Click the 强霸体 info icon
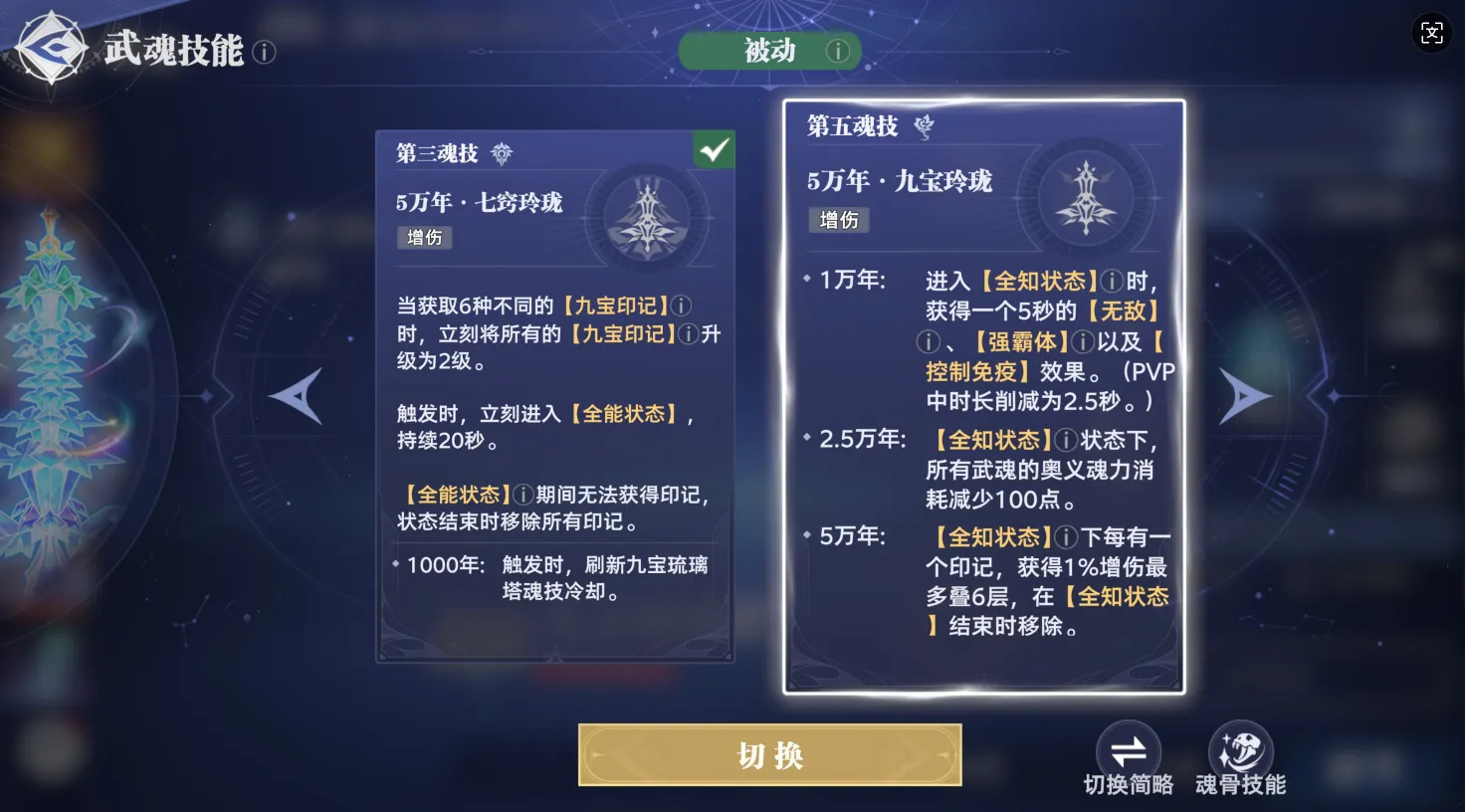Image resolution: width=1465 pixels, height=812 pixels. coord(1081,341)
